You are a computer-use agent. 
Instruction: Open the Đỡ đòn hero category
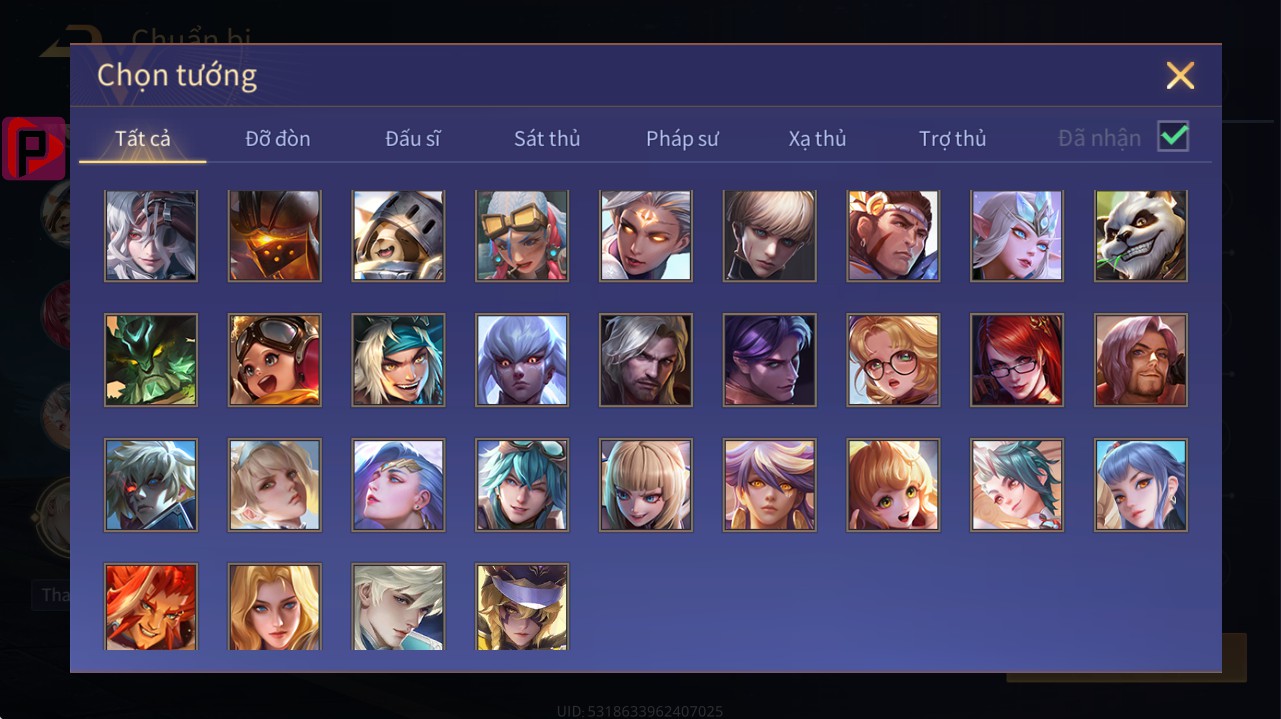(278, 138)
